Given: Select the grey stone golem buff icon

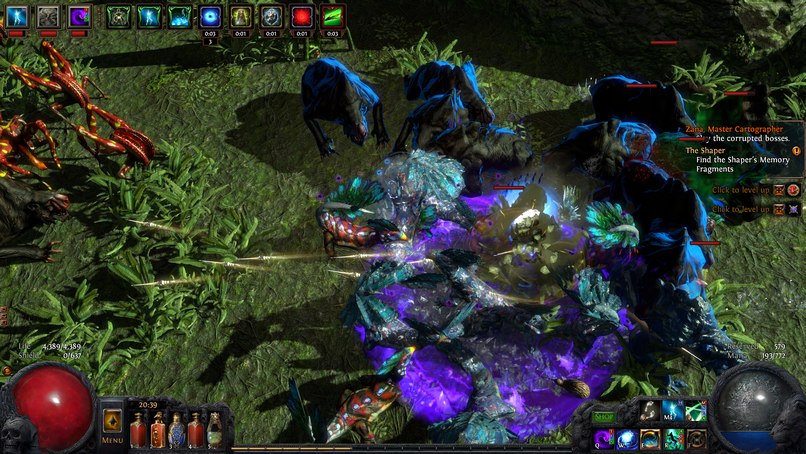Looking at the screenshot, I should 48,16.
